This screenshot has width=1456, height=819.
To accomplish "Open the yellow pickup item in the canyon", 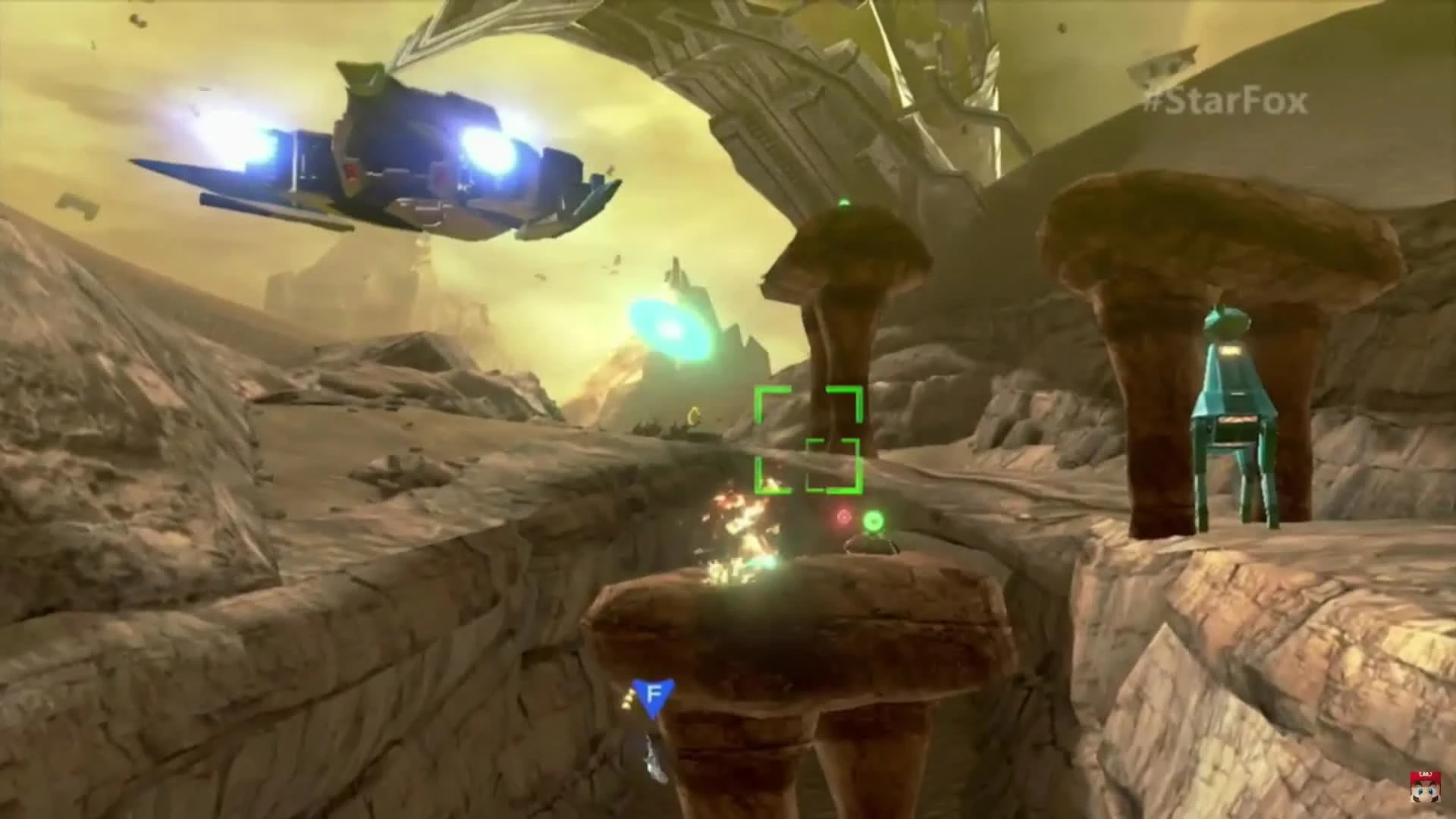I will 694,413.
